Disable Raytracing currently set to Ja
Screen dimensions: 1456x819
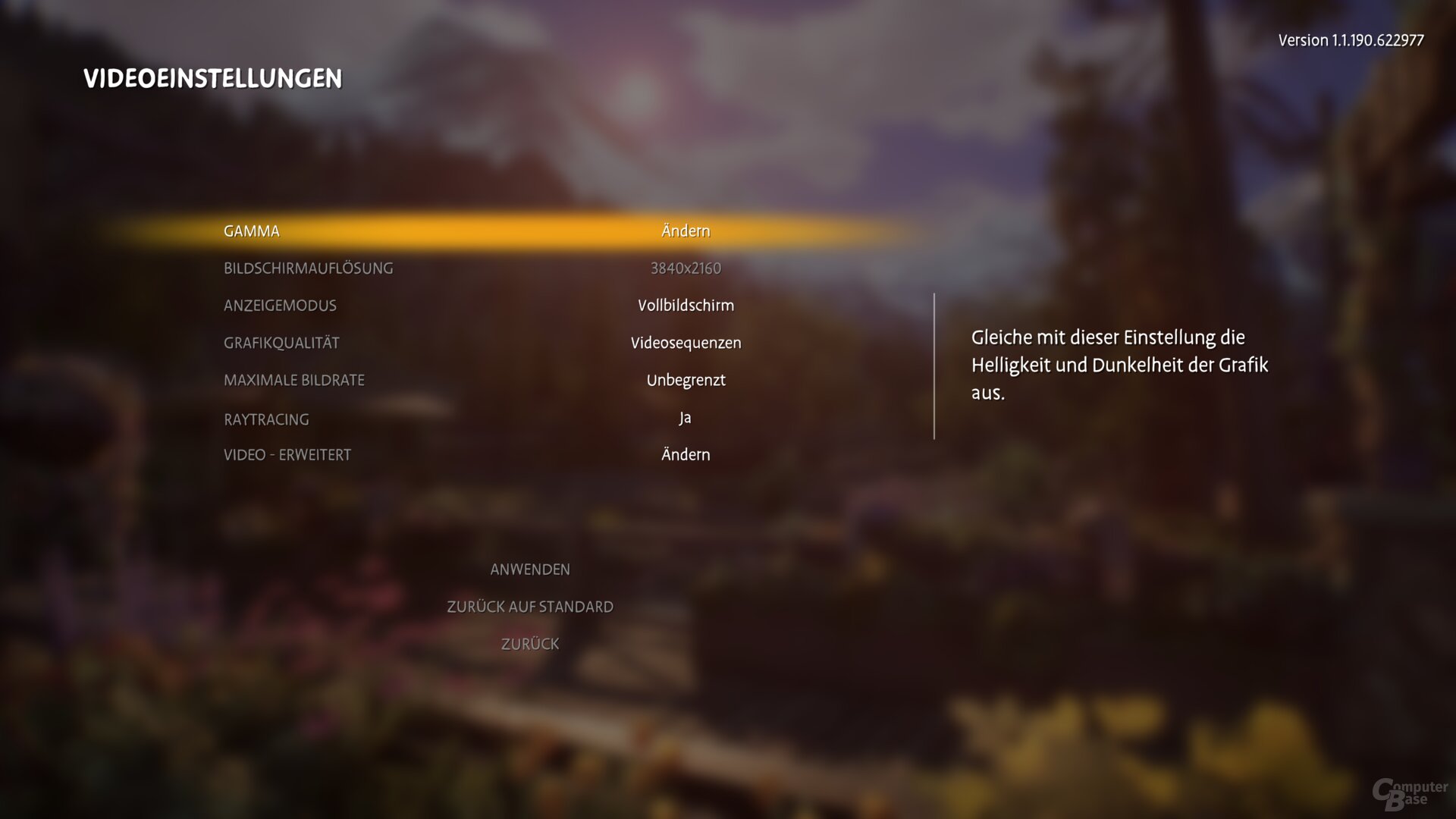(x=684, y=417)
